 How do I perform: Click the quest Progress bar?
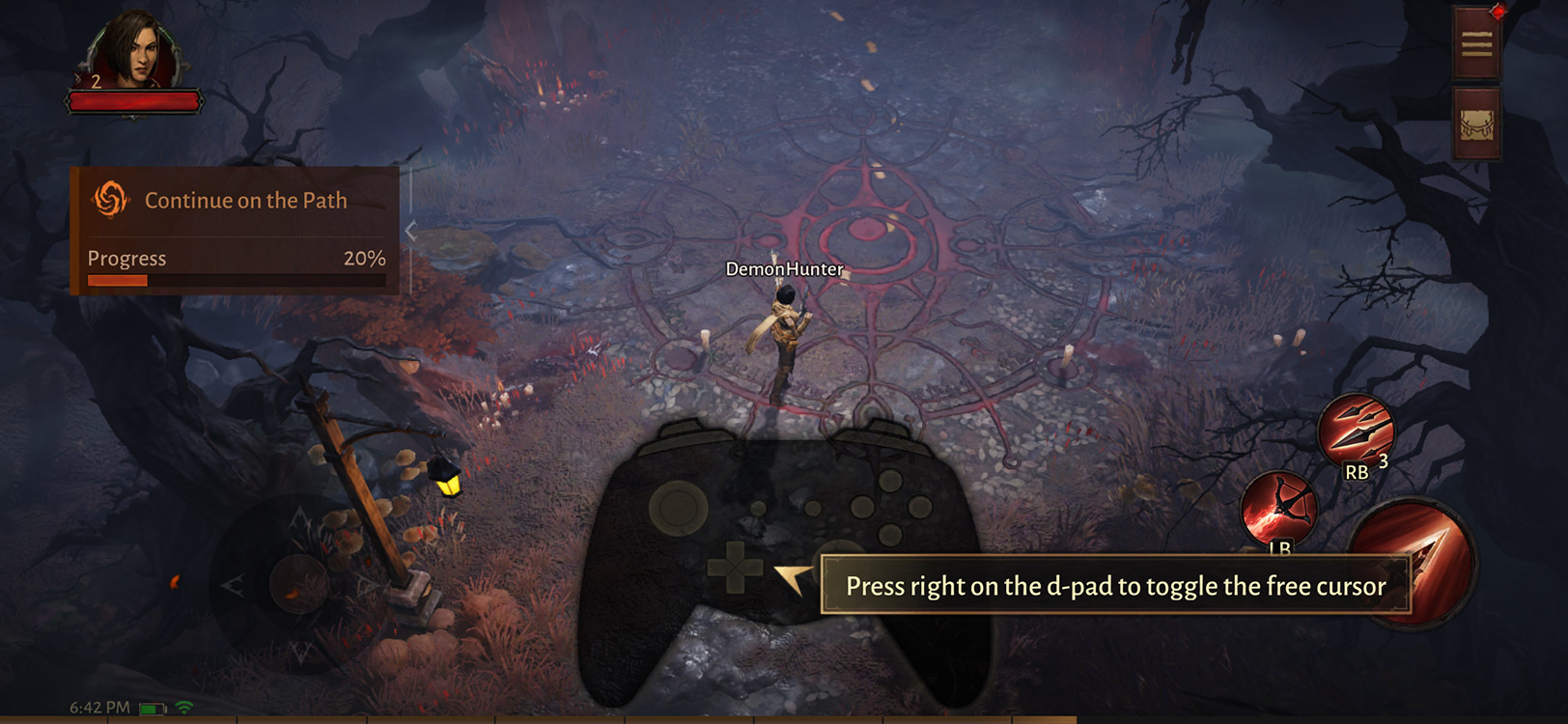tap(235, 280)
